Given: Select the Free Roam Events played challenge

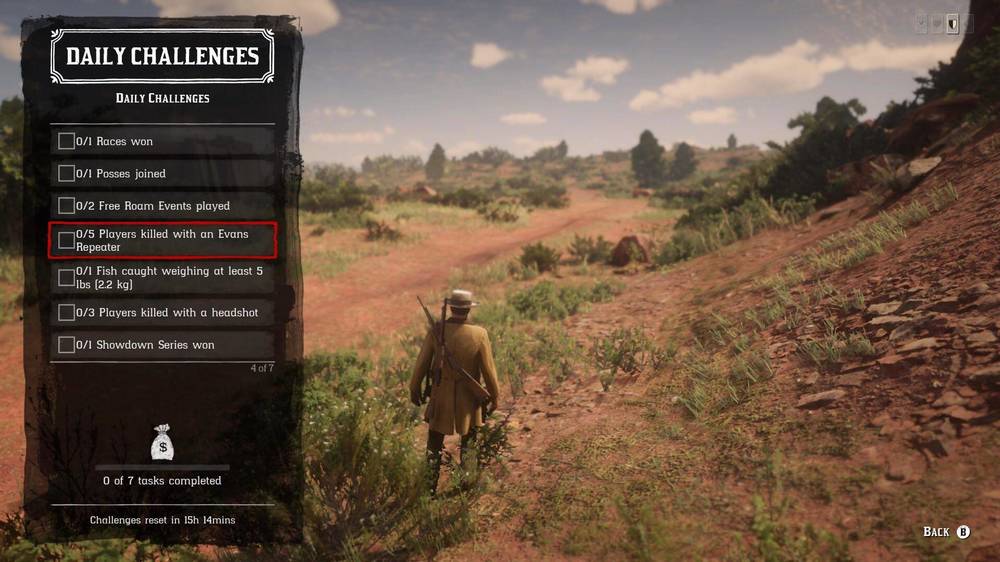Looking at the screenshot, I should click(162, 206).
